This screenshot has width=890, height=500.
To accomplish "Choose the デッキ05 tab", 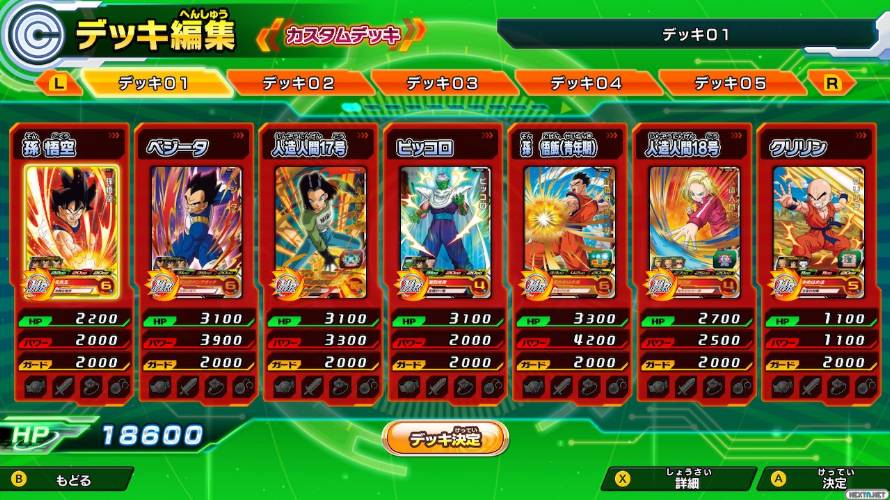I will tap(730, 83).
